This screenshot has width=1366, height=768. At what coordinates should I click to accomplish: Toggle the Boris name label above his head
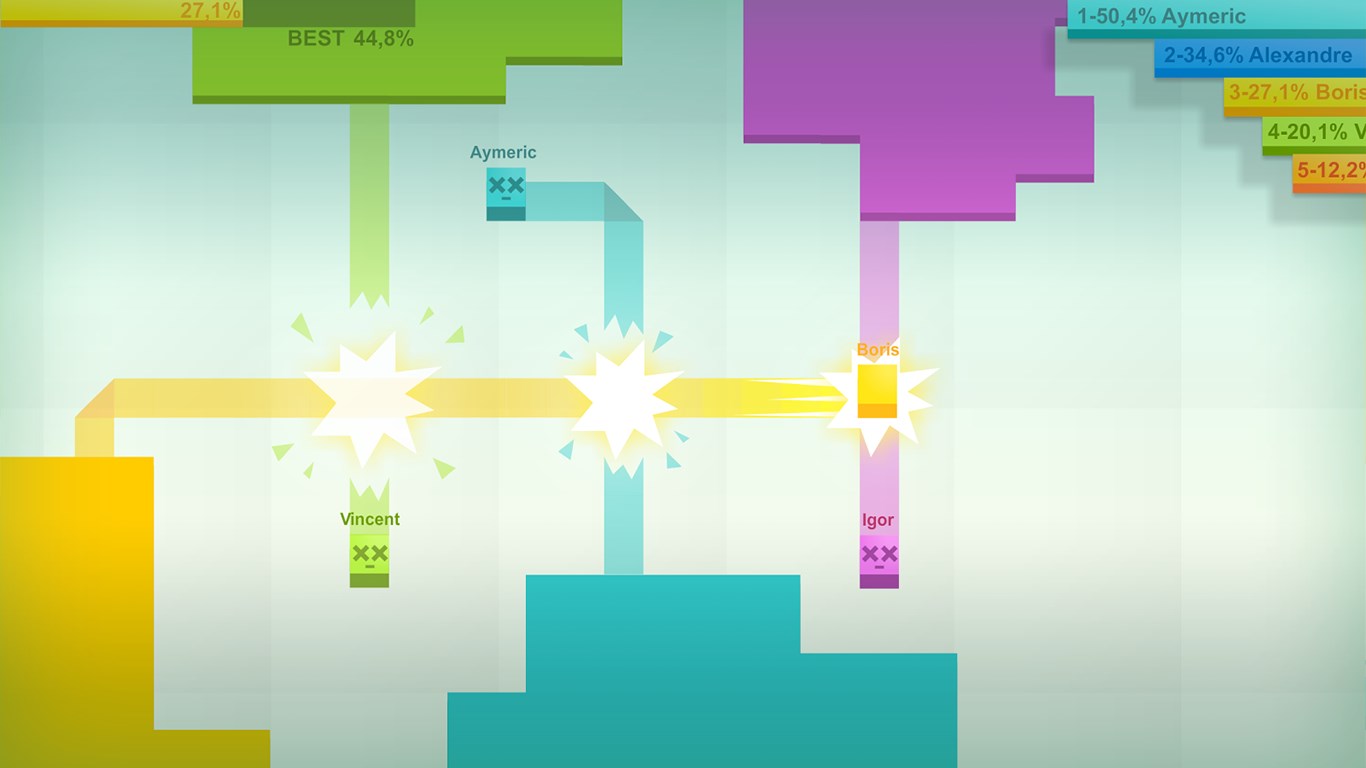tap(876, 350)
